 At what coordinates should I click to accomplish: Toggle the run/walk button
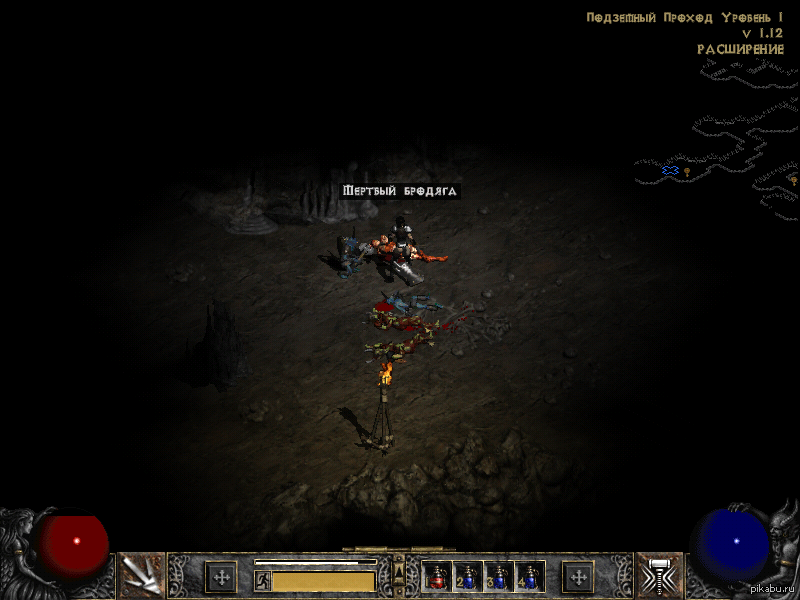click(x=262, y=580)
